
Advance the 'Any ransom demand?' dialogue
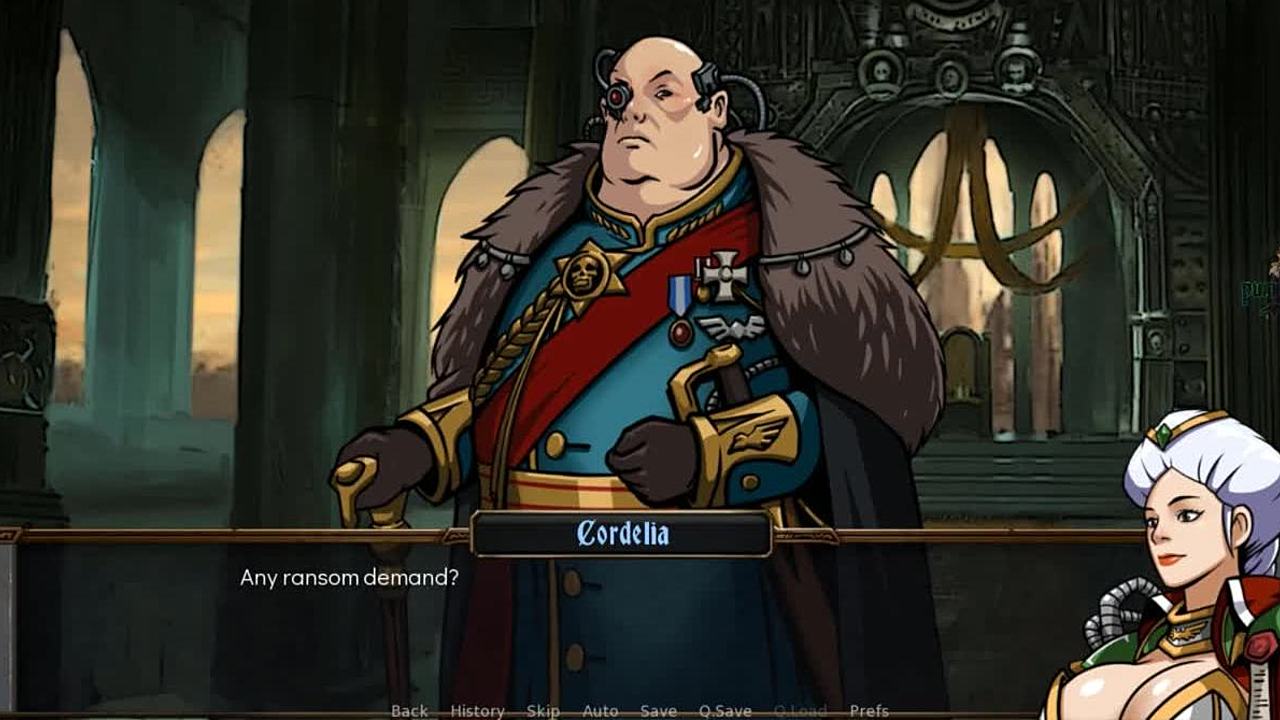(640, 620)
